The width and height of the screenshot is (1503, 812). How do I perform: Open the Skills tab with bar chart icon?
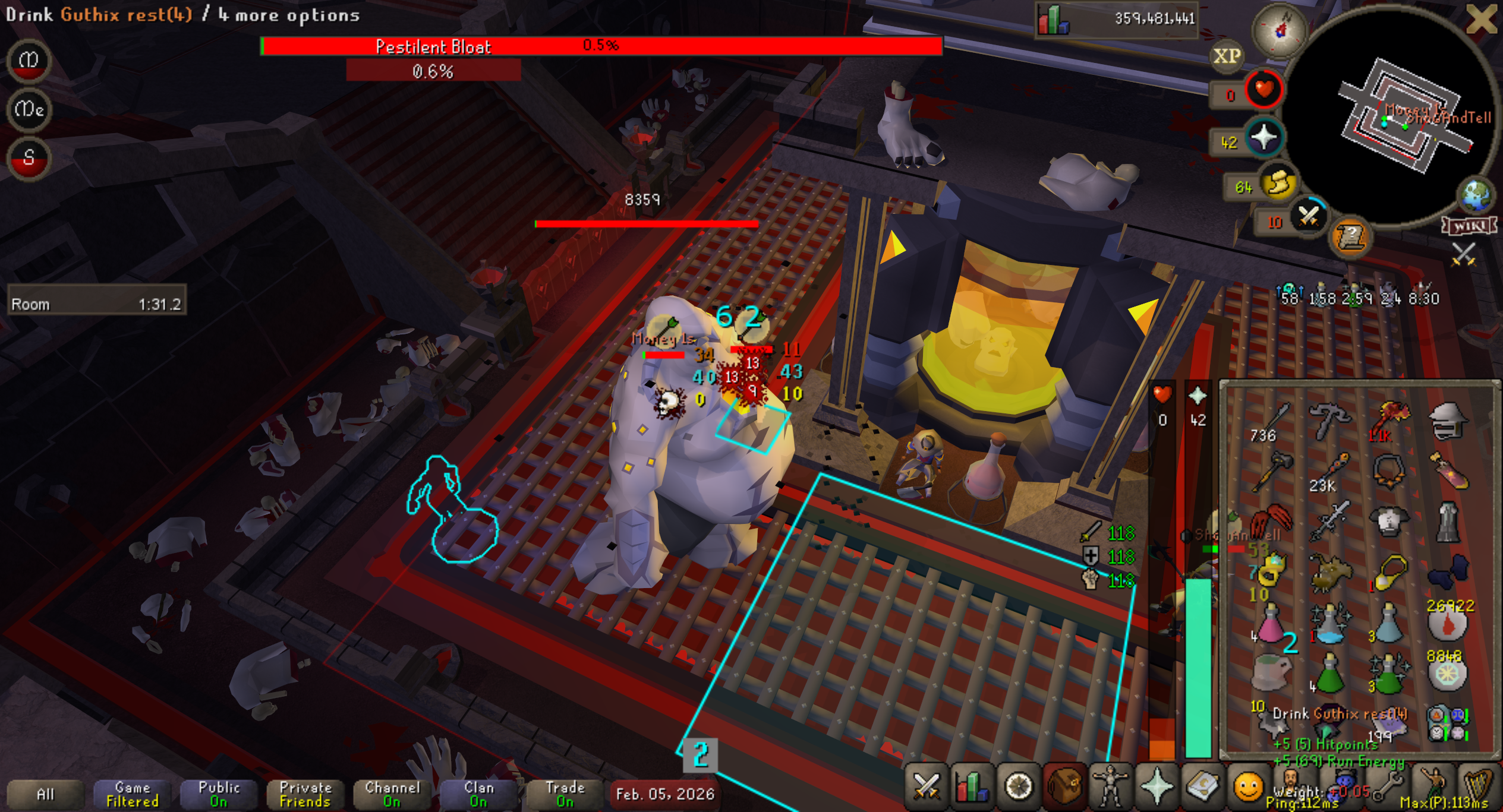(971, 788)
